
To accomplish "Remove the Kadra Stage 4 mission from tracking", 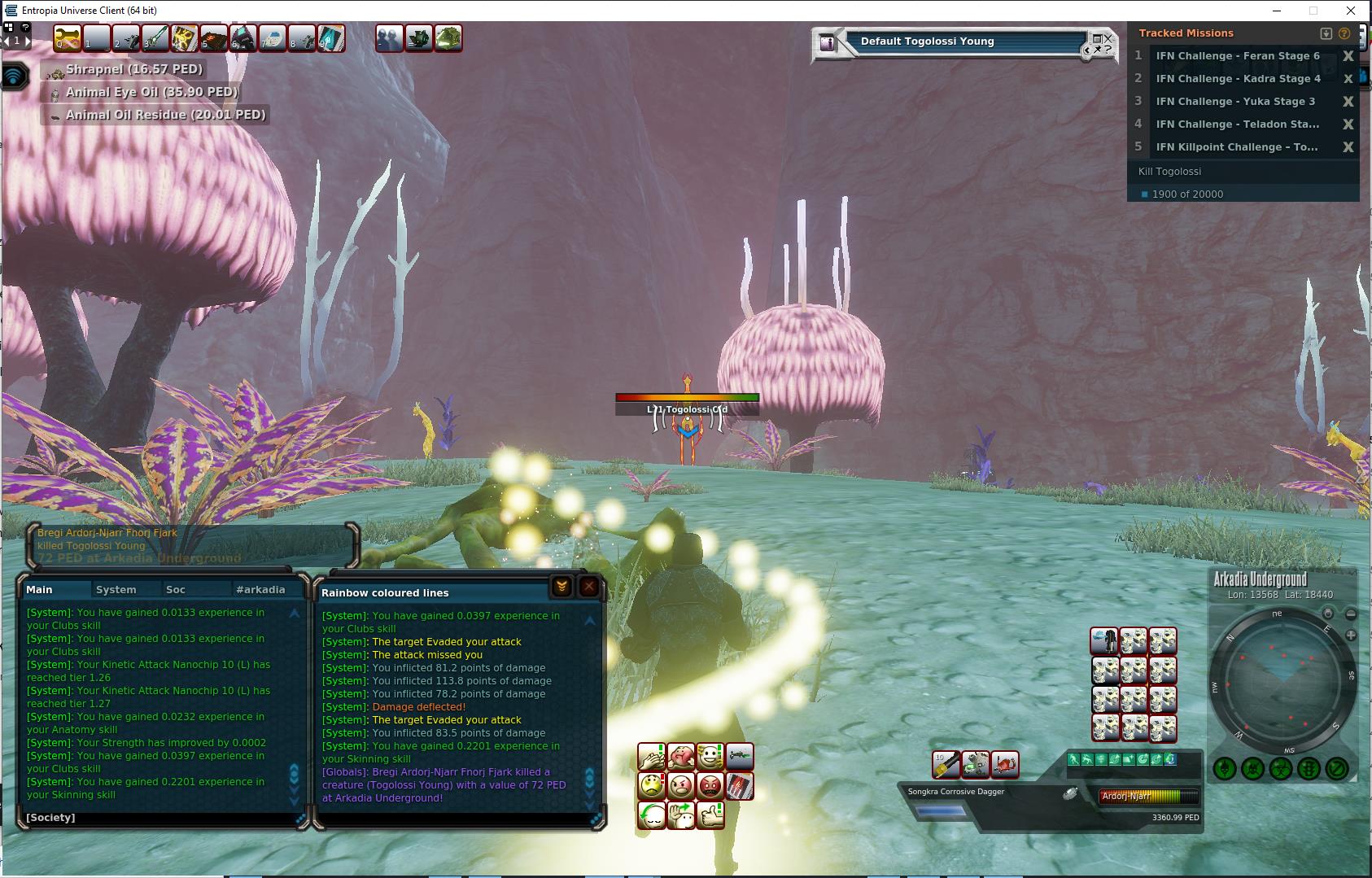I will (1348, 79).
